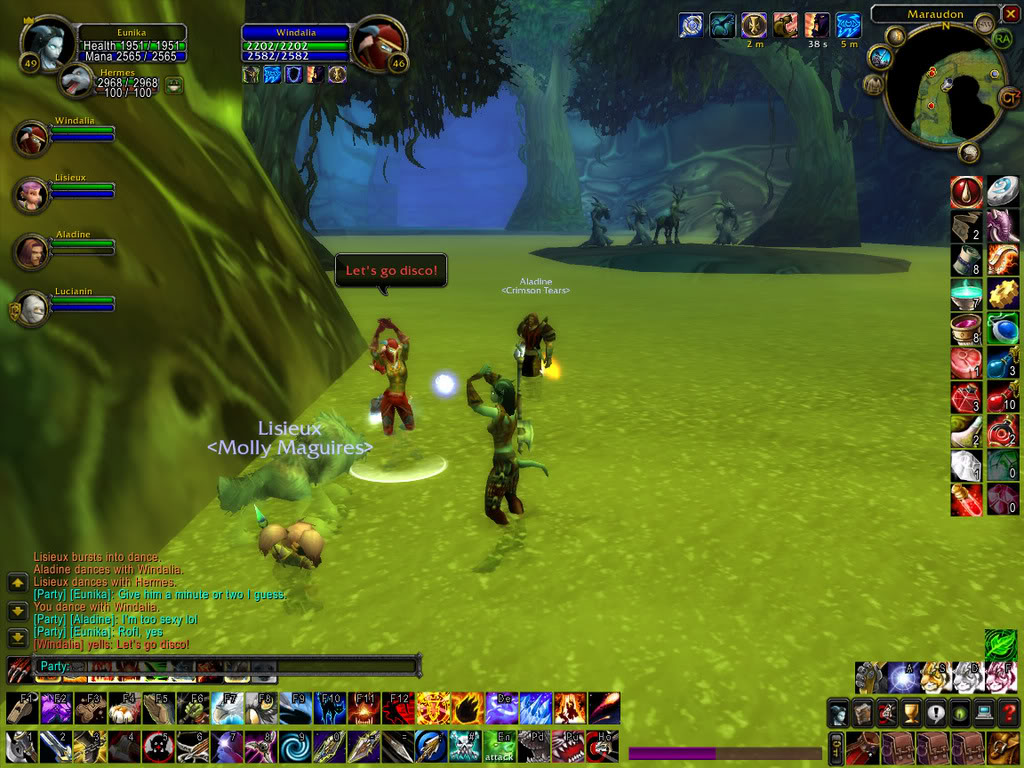Screen dimensions: 1024x768
Task: Open the keyring slot
Action: pyautogui.click(x=835, y=747)
